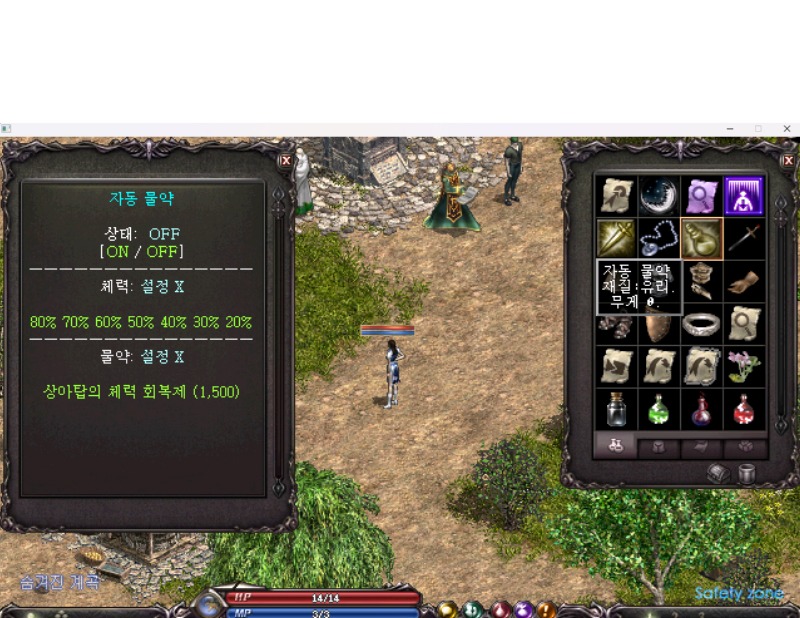Close the auto potion settings panel
This screenshot has height=618, width=800.
pos(286,160)
